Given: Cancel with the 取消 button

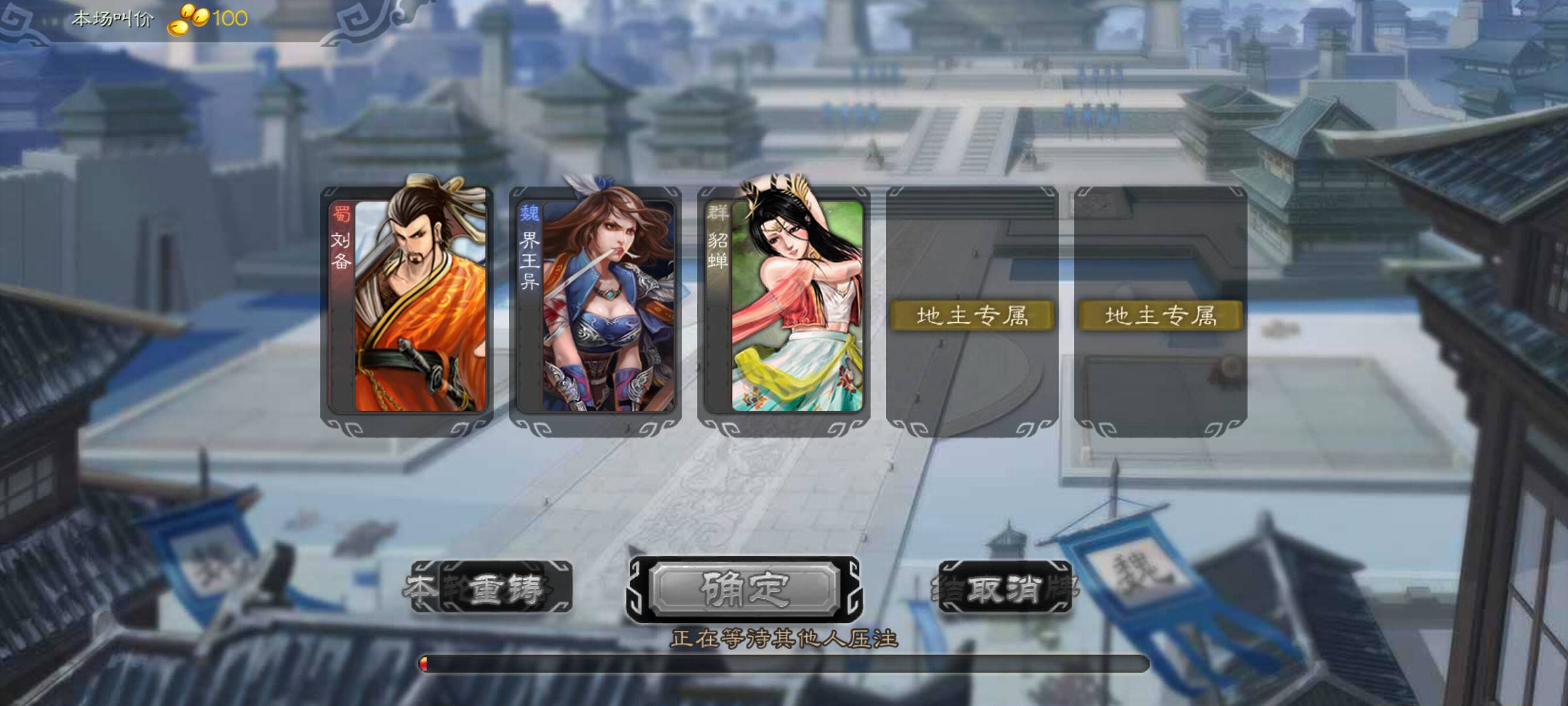Looking at the screenshot, I should 1004,588.
